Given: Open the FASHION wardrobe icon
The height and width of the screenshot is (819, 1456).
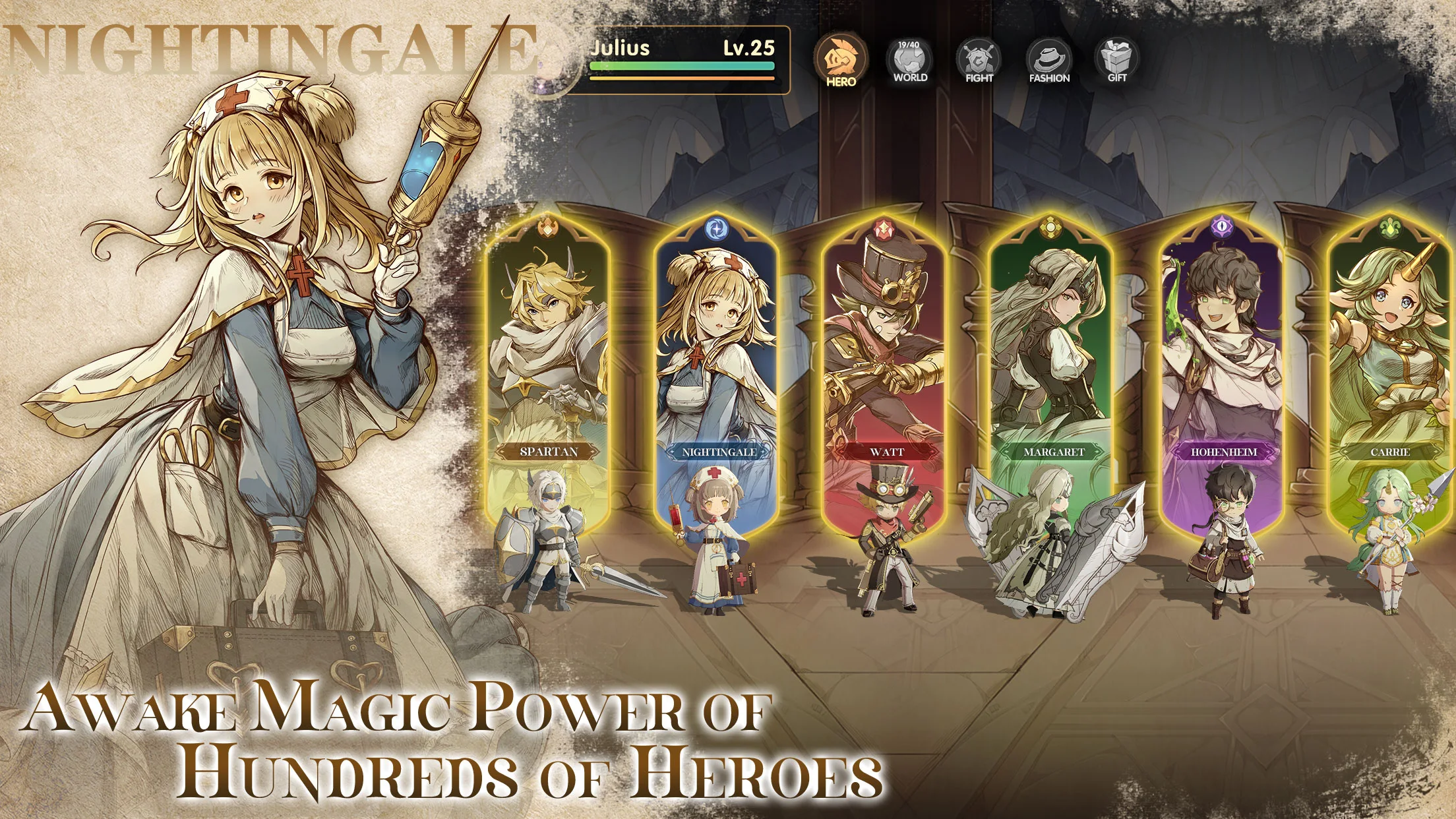Looking at the screenshot, I should 1052,60.
